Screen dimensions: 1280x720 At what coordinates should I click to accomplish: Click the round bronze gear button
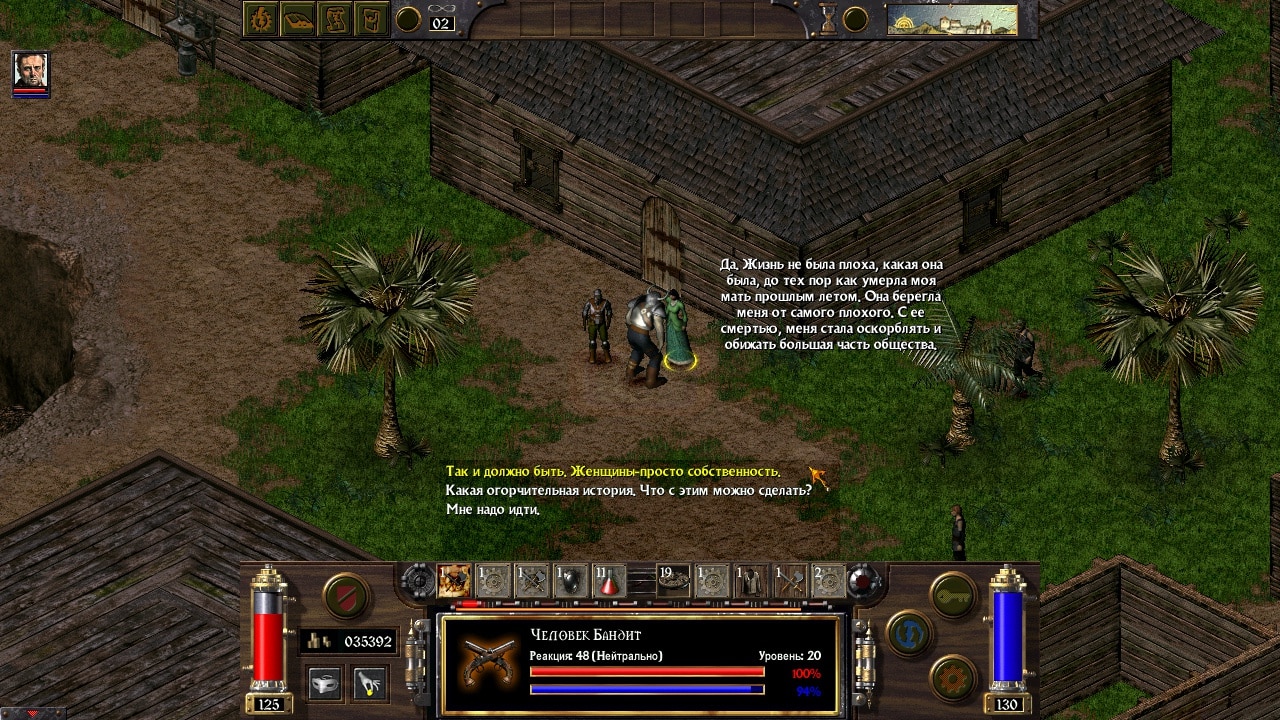952,677
